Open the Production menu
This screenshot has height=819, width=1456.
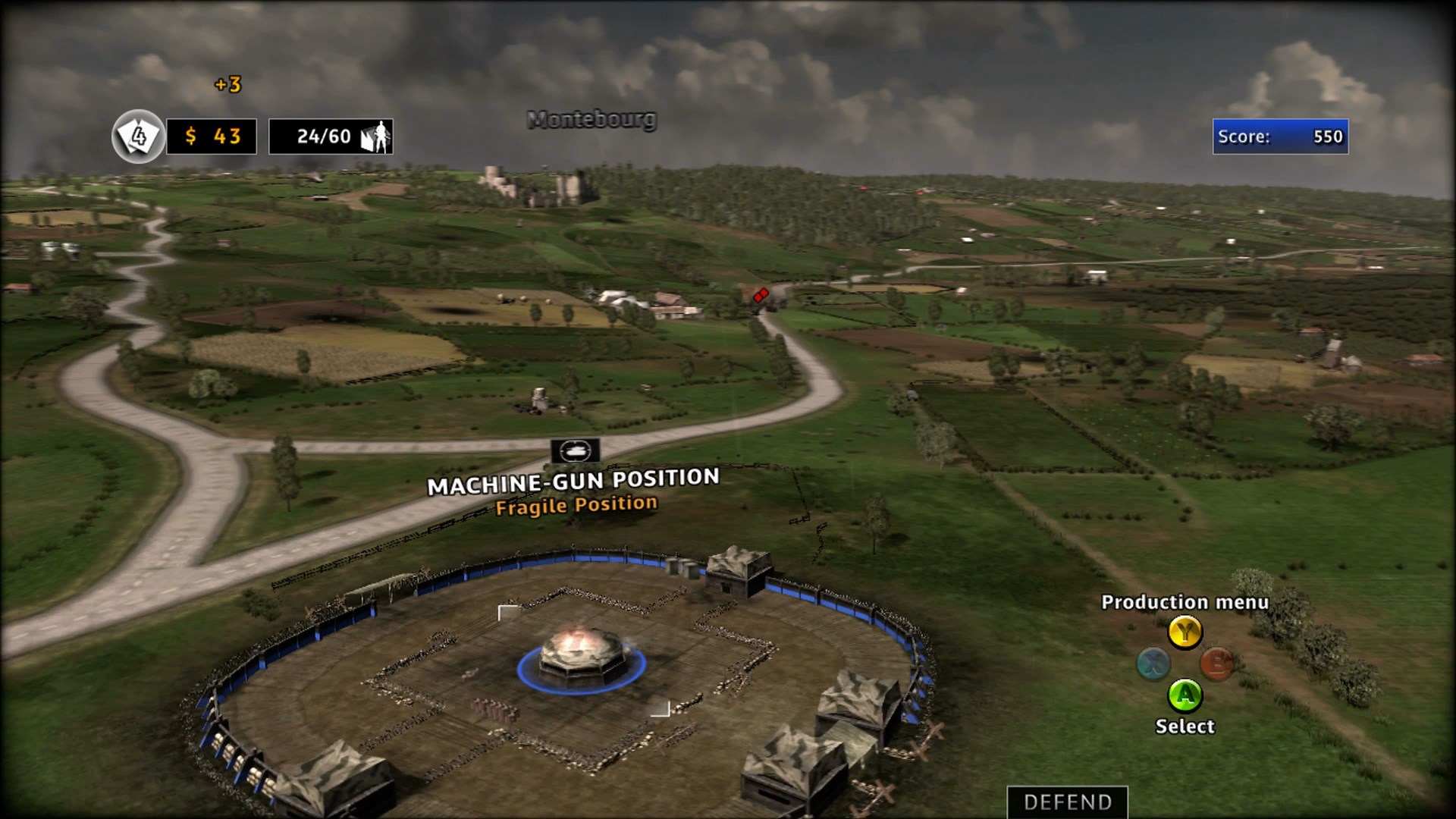pyautogui.click(x=1185, y=633)
